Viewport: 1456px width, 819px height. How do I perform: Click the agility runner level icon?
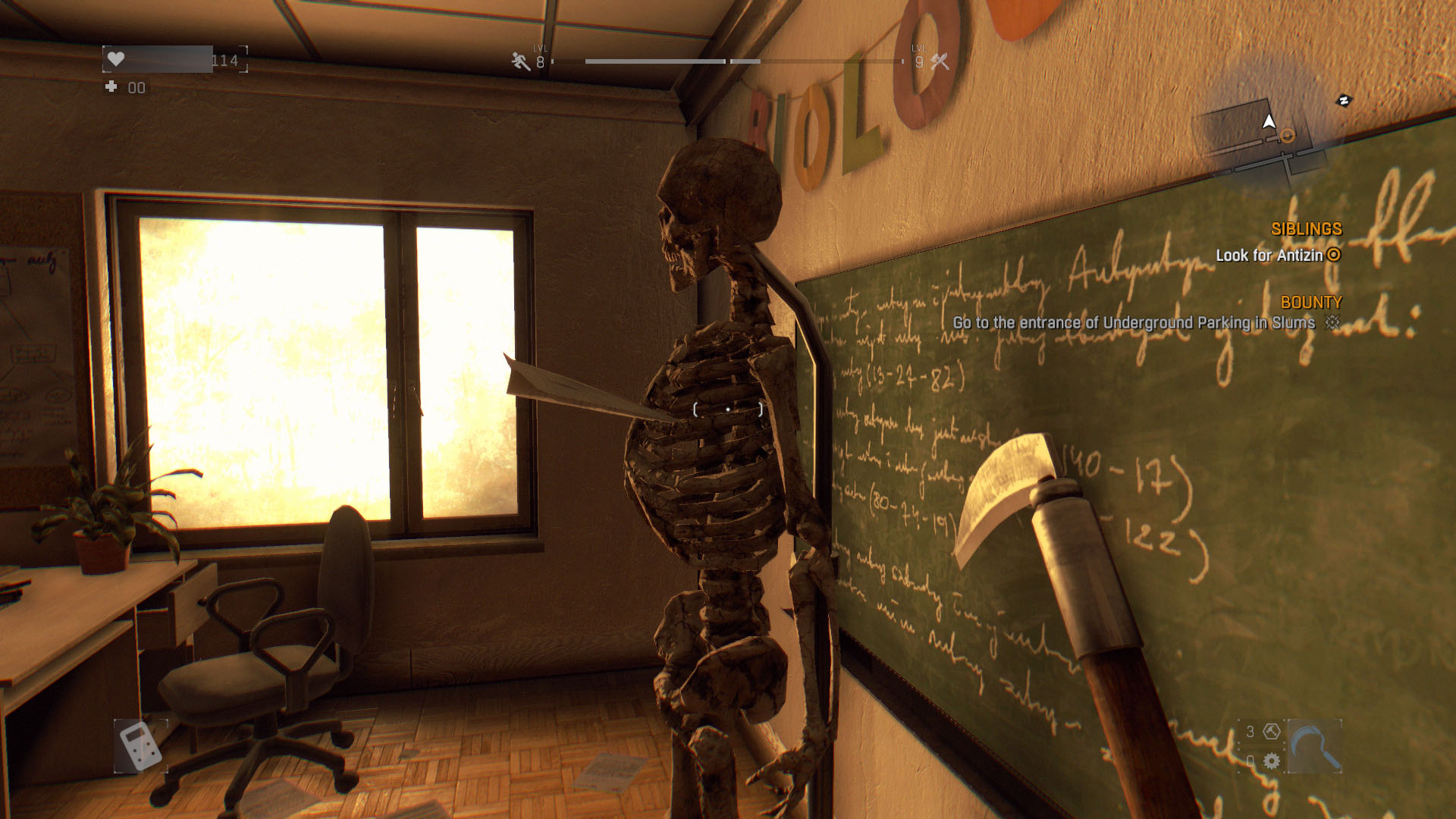pos(521,61)
